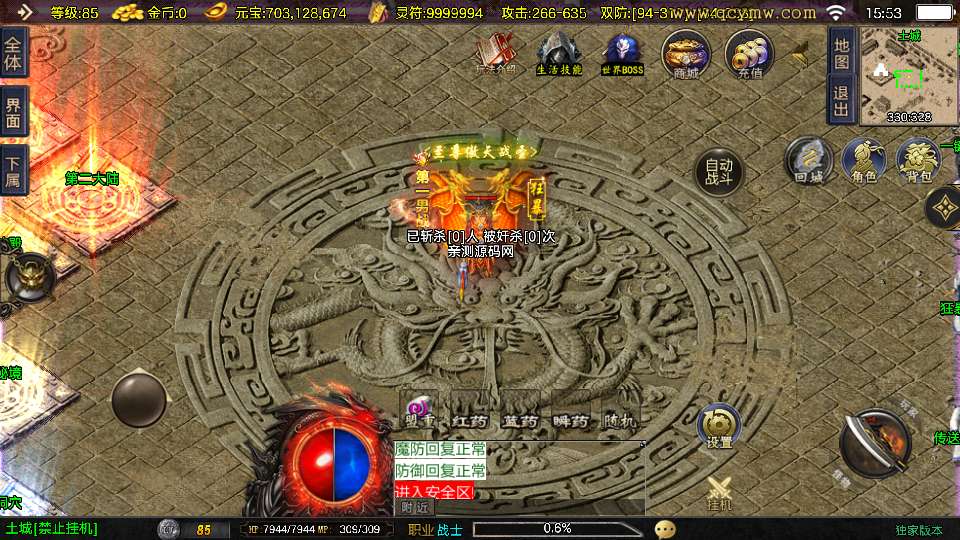This screenshot has height=540, width=960.
Task: Open the minimap of 土城
Action: tap(908, 74)
